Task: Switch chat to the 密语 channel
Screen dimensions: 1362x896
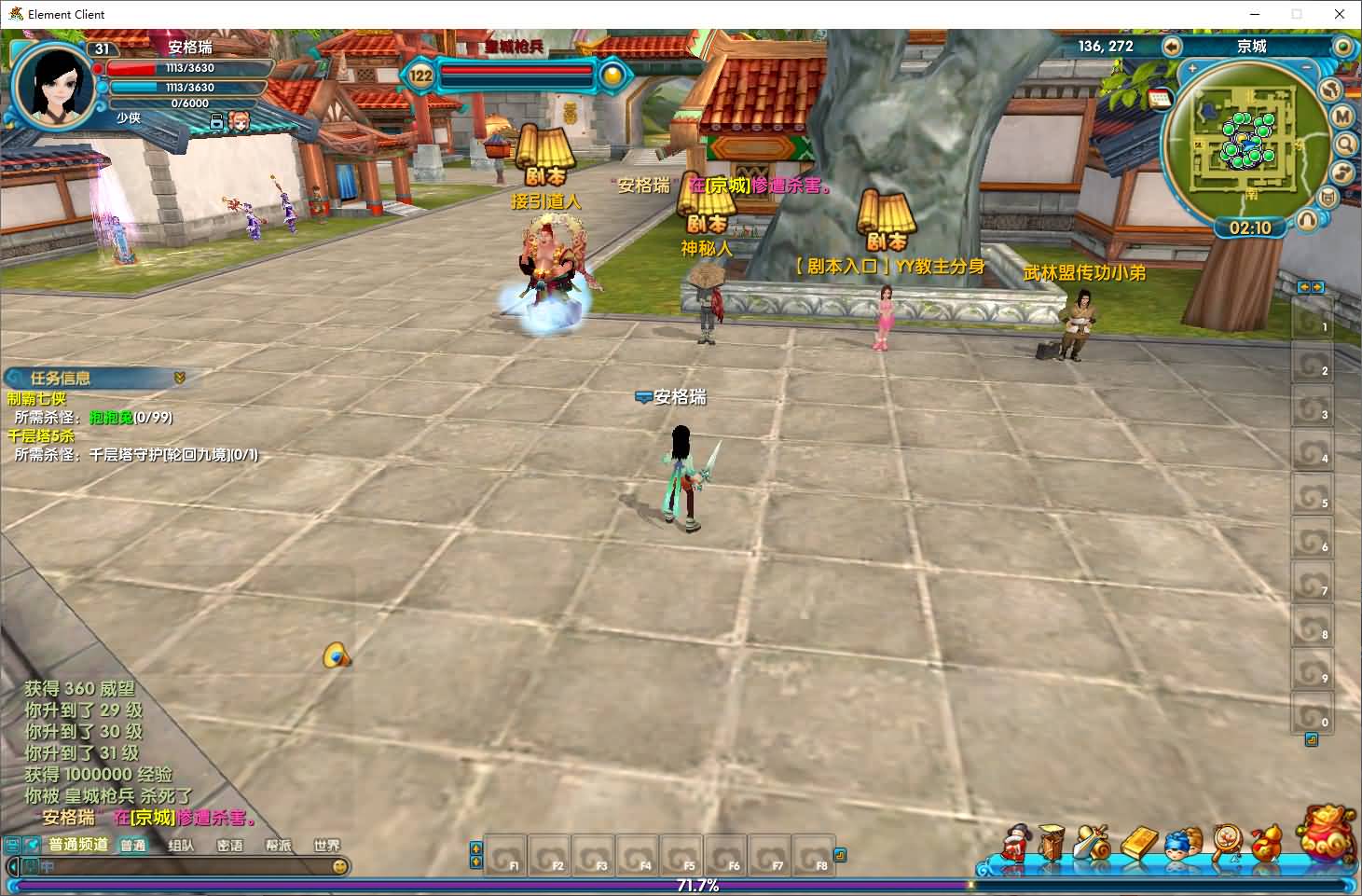Action: pos(229,846)
